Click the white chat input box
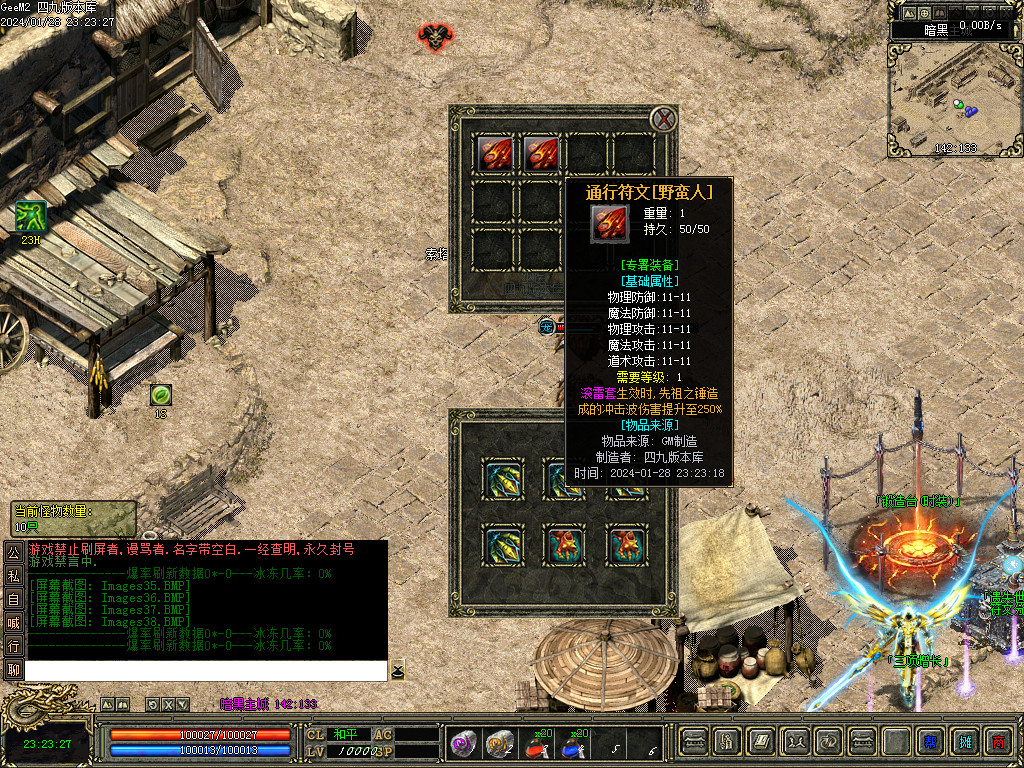 point(205,671)
